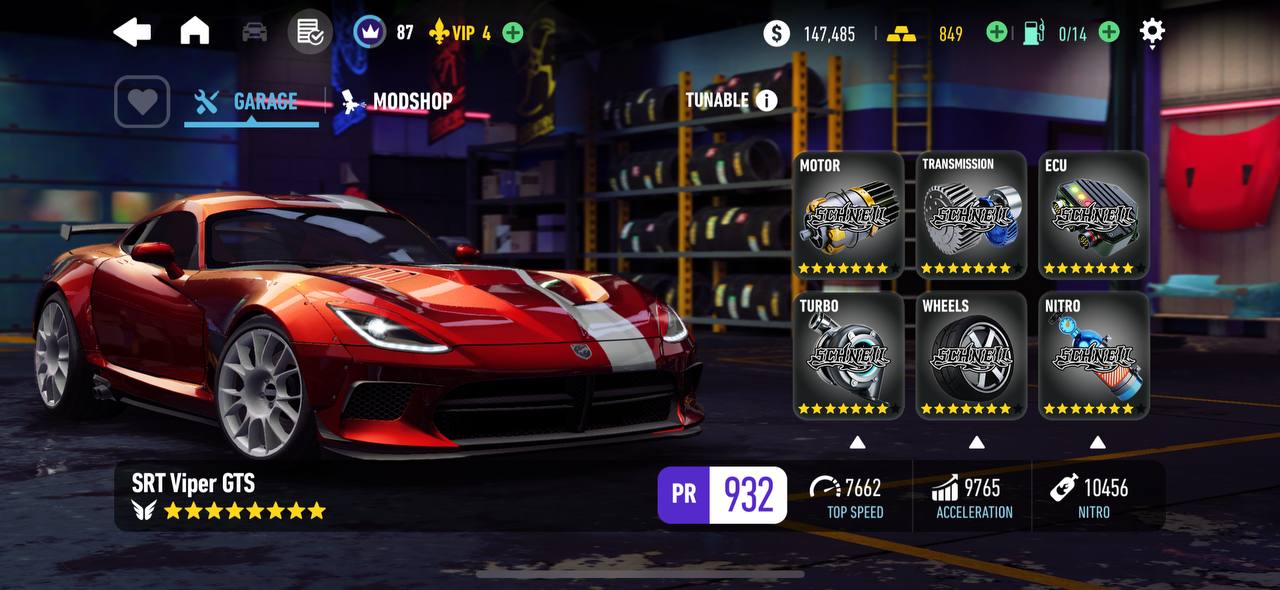The image size is (1280, 590).
Task: Select the ECU upgrade part
Action: coord(1093,214)
